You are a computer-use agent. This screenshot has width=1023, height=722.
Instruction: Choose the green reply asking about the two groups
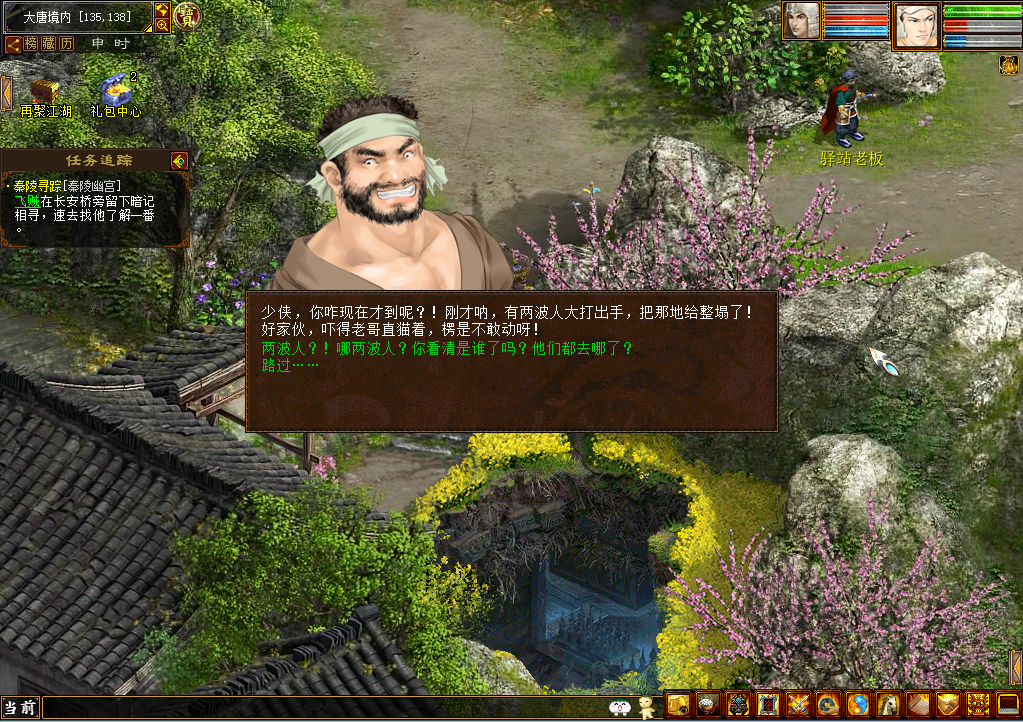[x=447, y=349]
